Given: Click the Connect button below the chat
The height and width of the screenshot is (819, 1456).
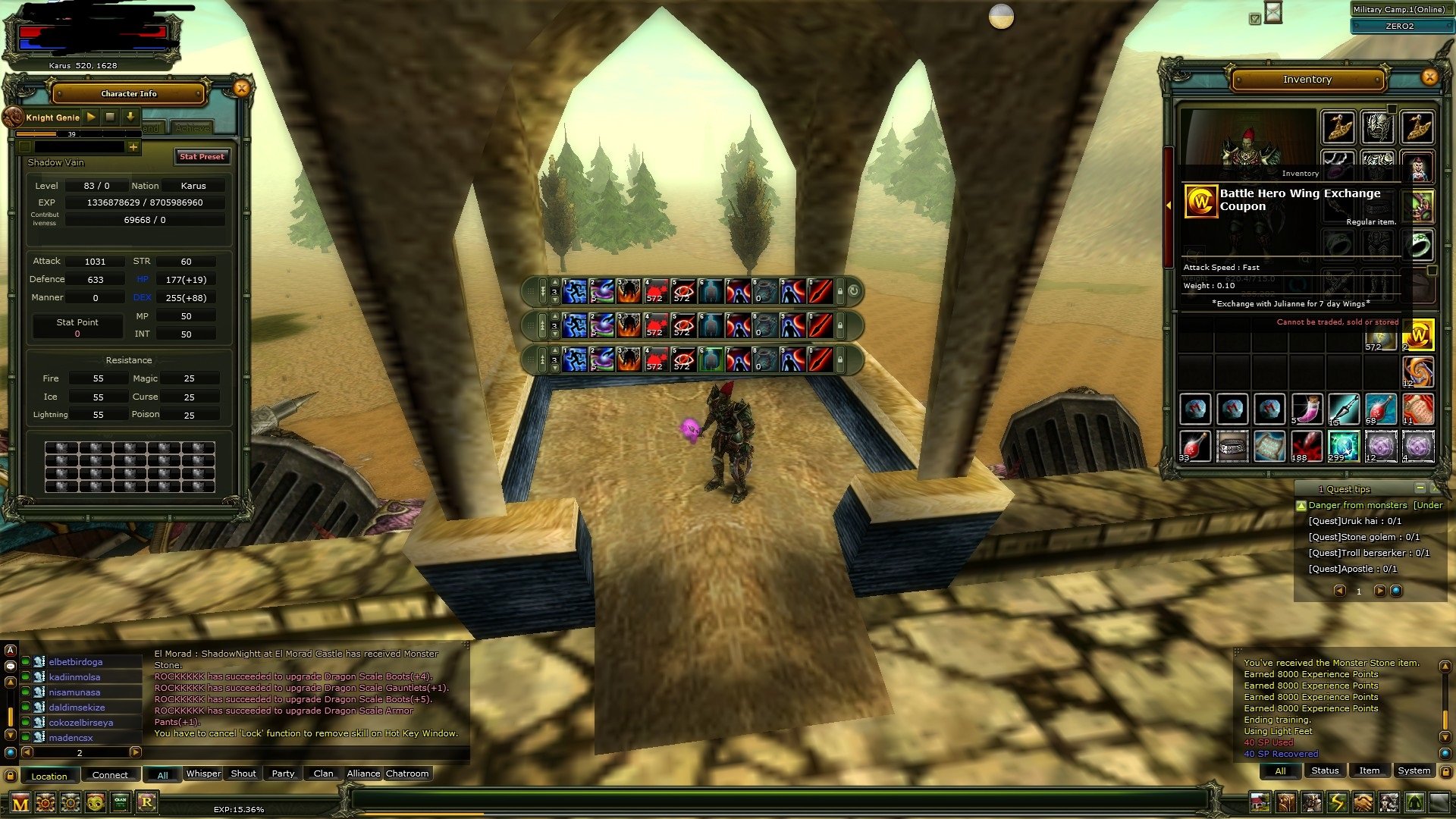Looking at the screenshot, I should click(x=110, y=775).
